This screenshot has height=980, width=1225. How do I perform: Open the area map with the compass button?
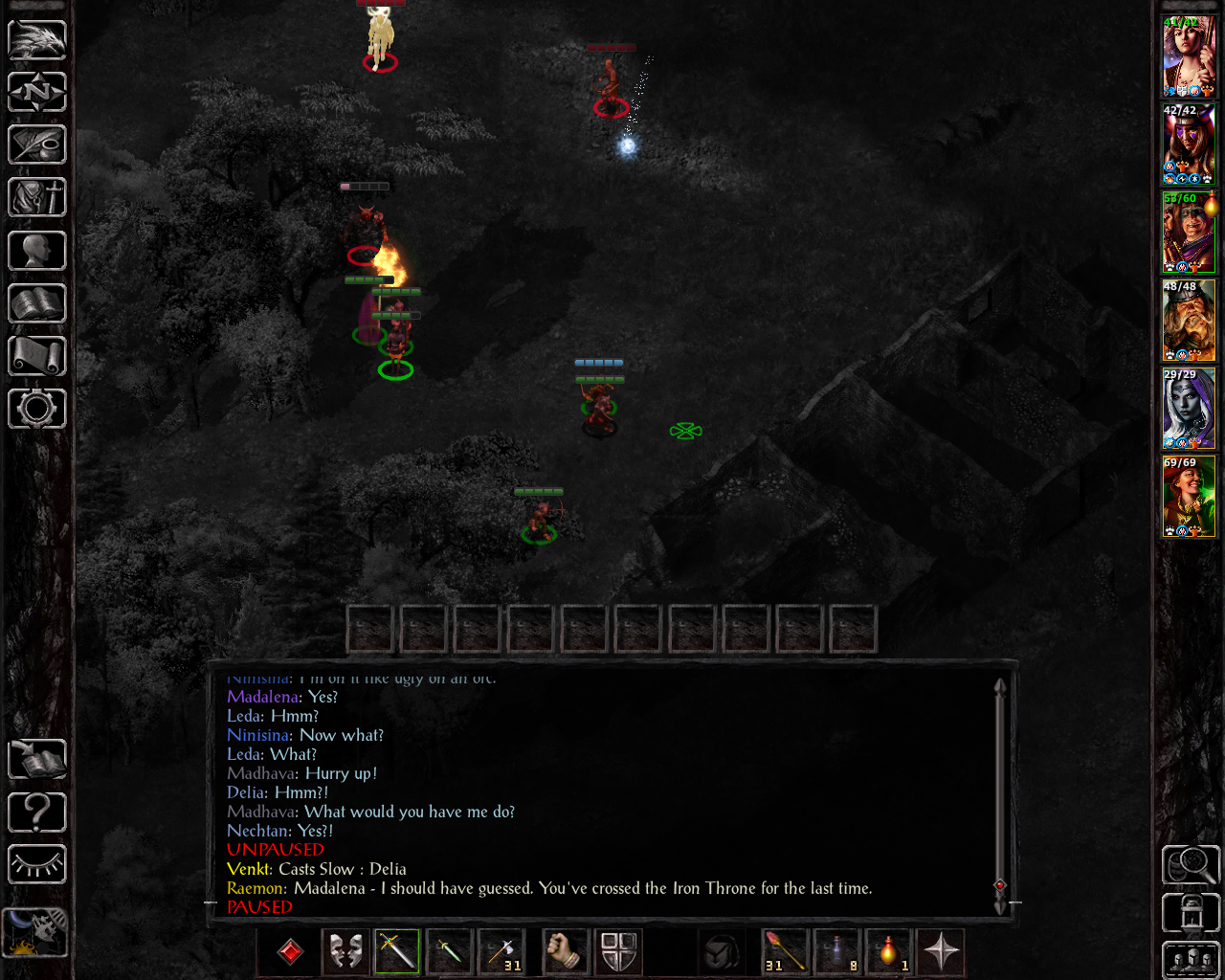(37, 93)
